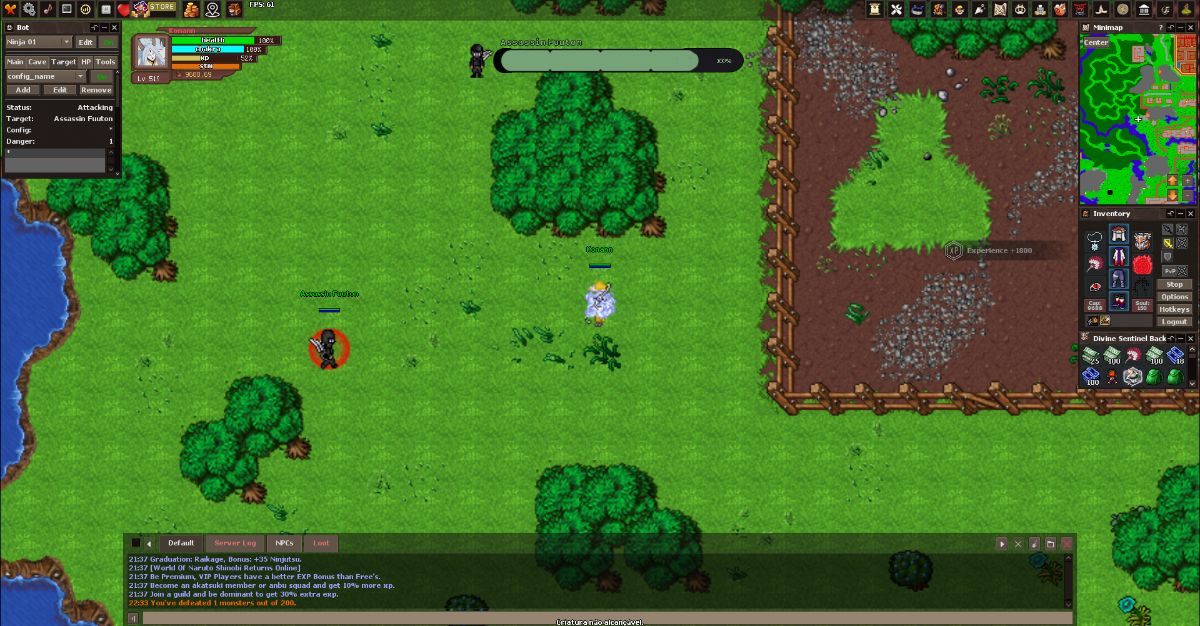The image size is (1200, 626).
Task: Click the Add config button
Action: [x=22, y=90]
